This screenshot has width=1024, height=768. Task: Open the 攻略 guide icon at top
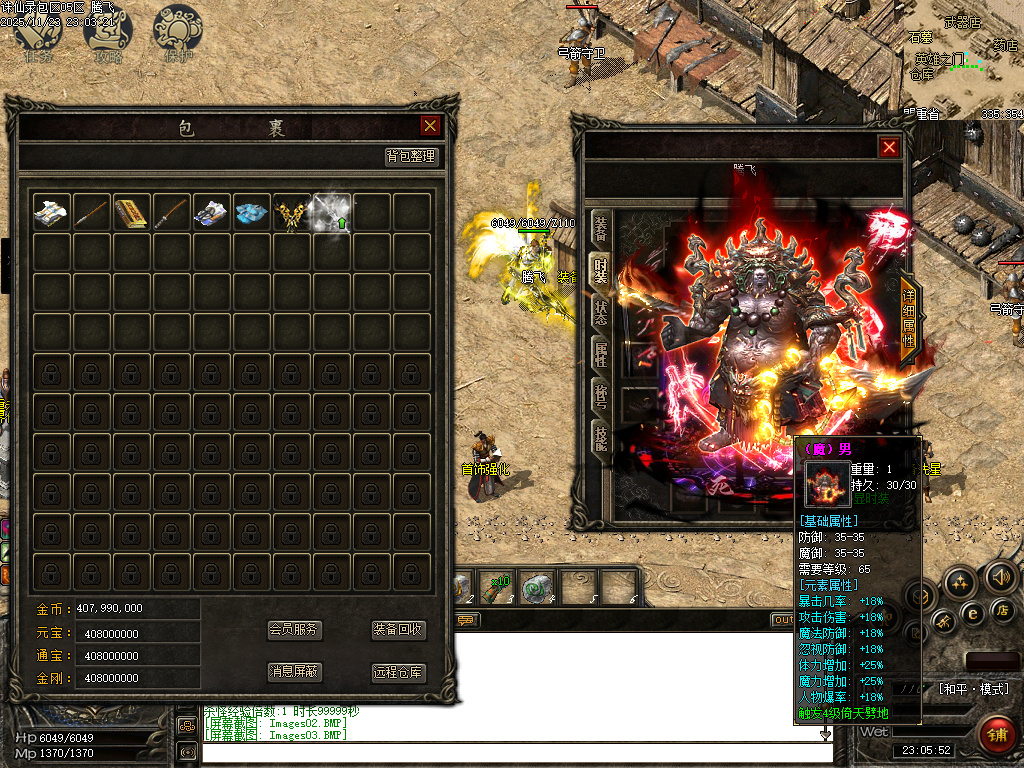coord(108,32)
